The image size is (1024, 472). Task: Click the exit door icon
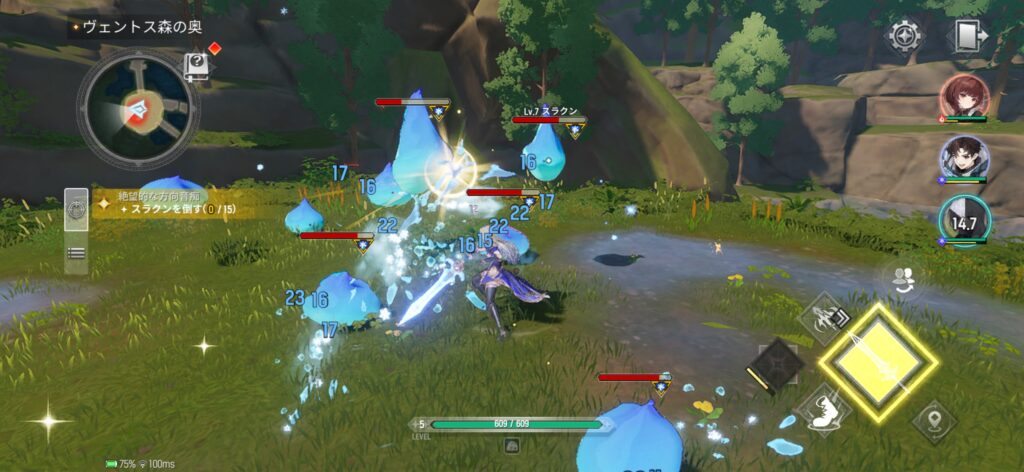pyautogui.click(x=966, y=37)
